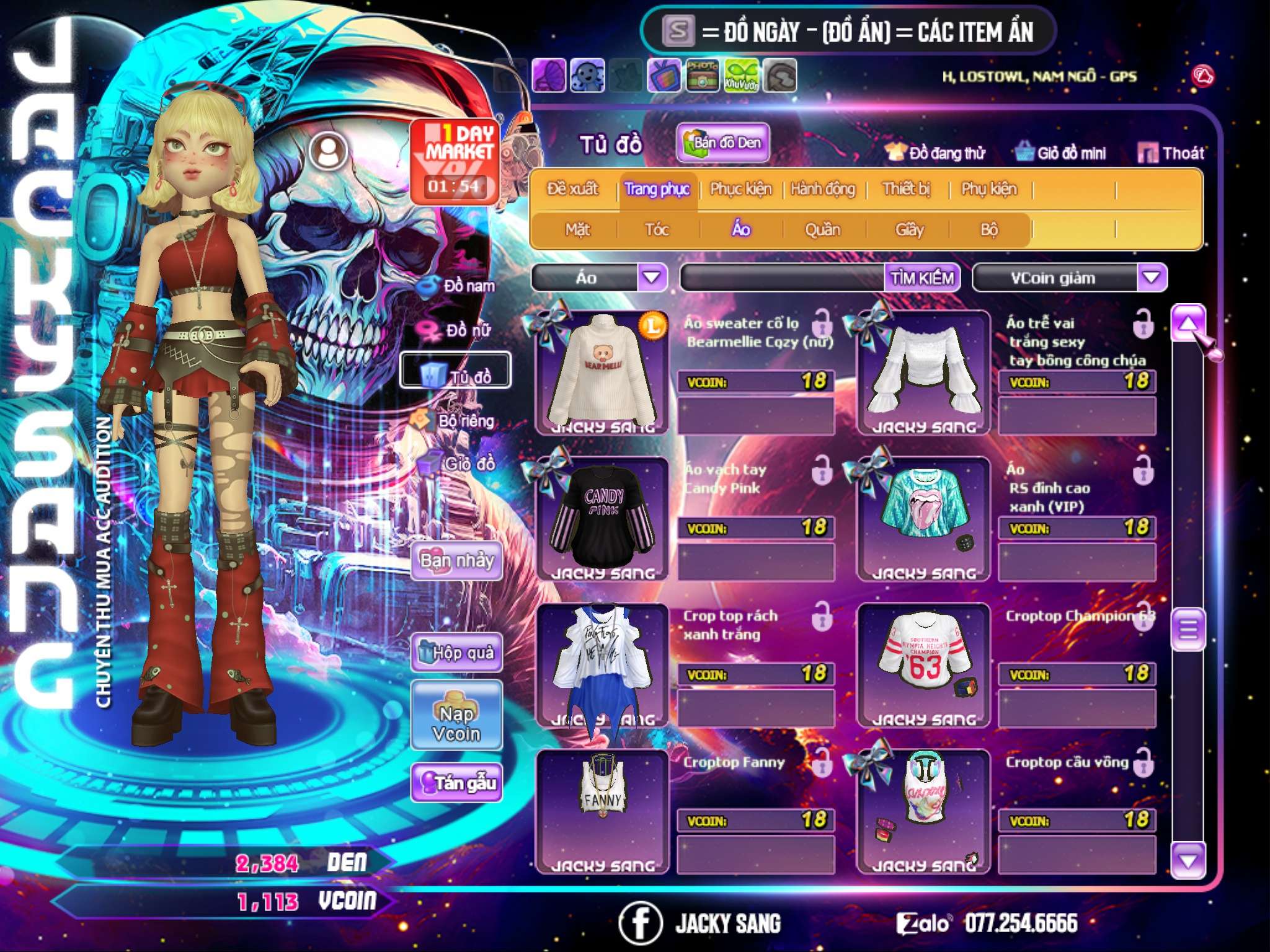1270x952 pixels.
Task: Open the Bán đồ Den shop button
Action: point(722,143)
